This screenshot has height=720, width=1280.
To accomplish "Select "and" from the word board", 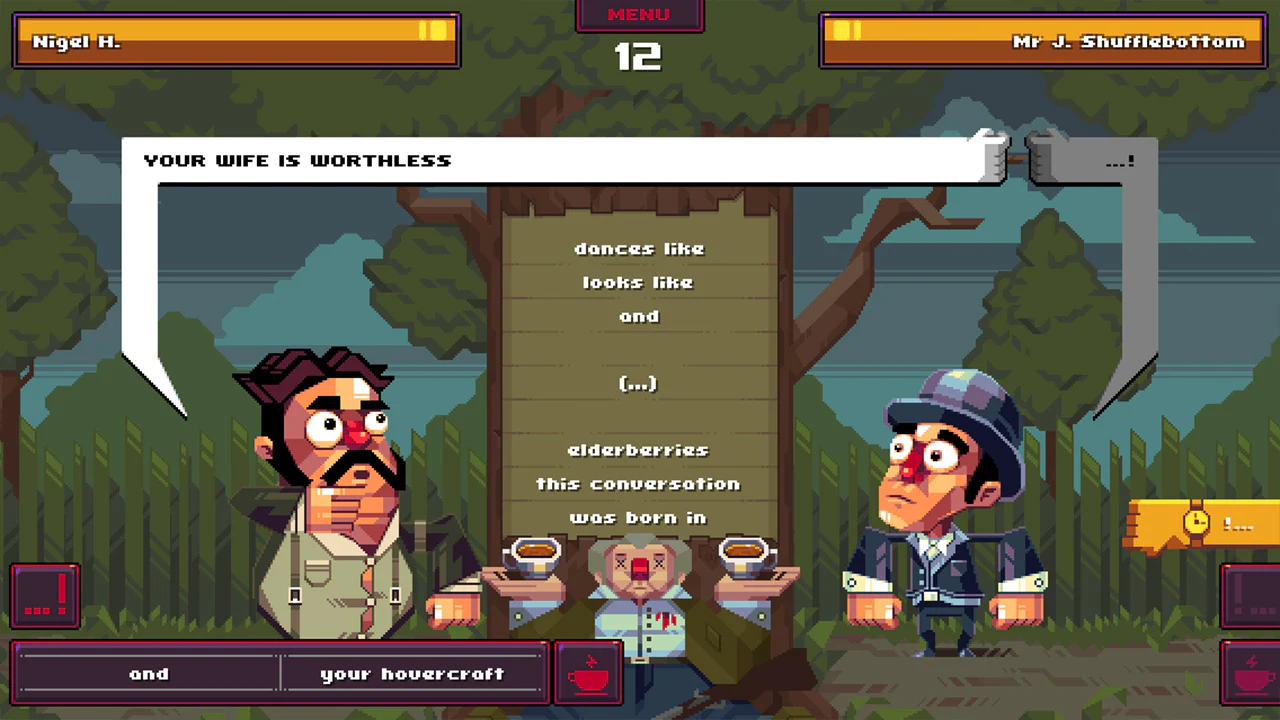I will (x=640, y=316).
